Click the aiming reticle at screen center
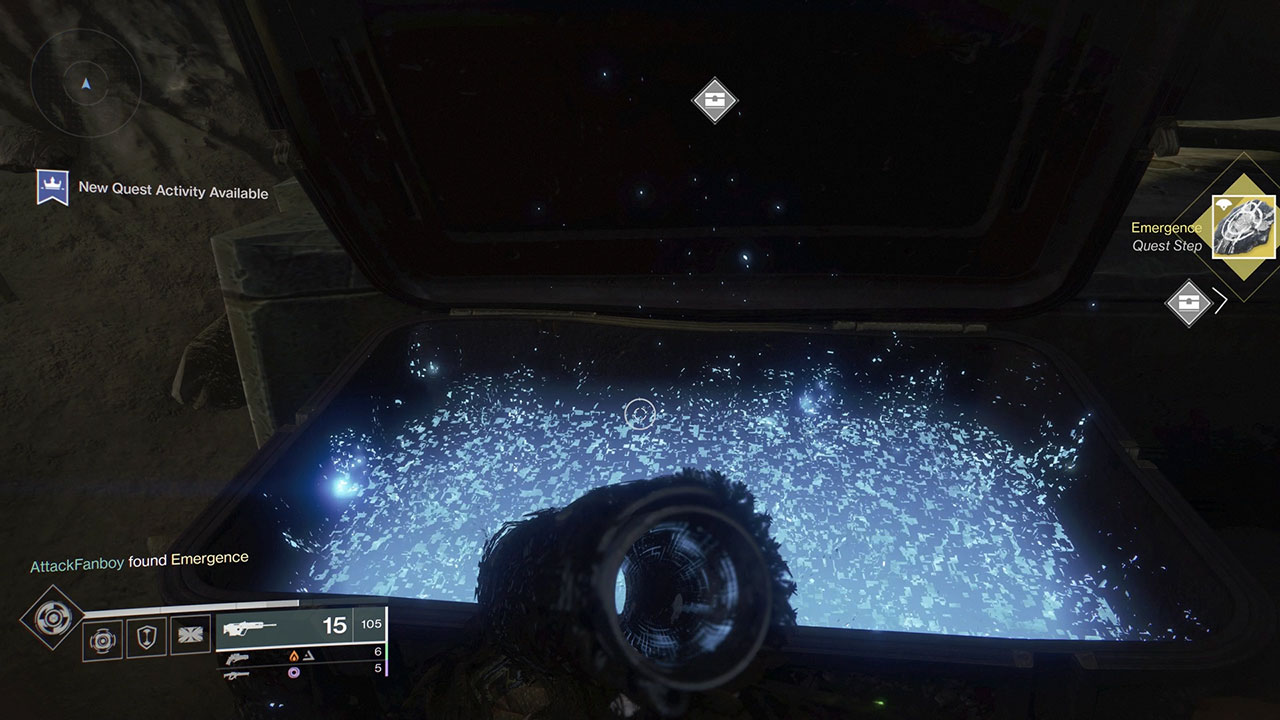This screenshot has height=720, width=1280. point(640,412)
